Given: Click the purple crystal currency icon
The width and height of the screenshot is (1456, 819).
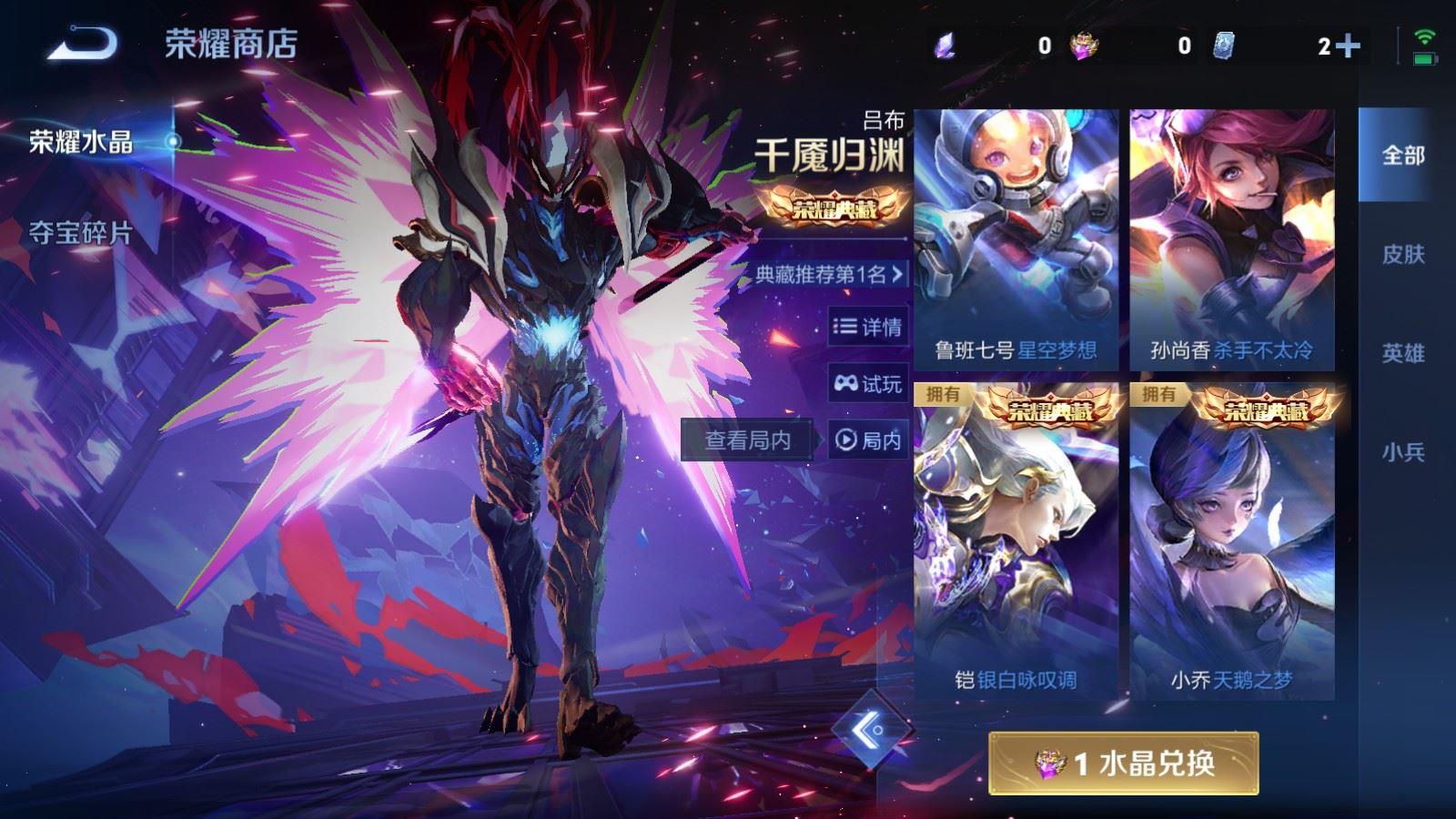Looking at the screenshot, I should (x=944, y=43).
